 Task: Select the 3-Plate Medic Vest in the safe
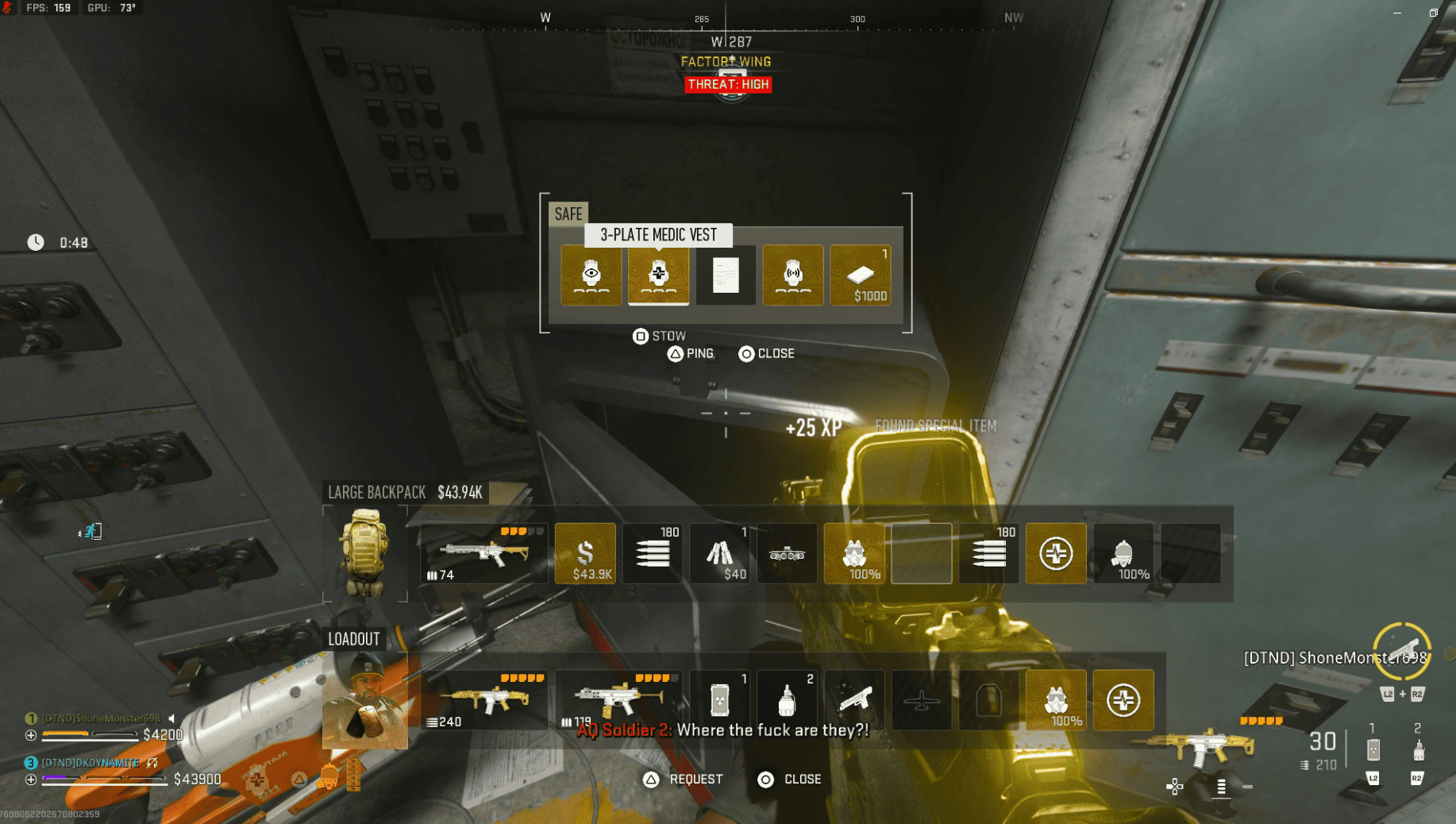point(658,275)
